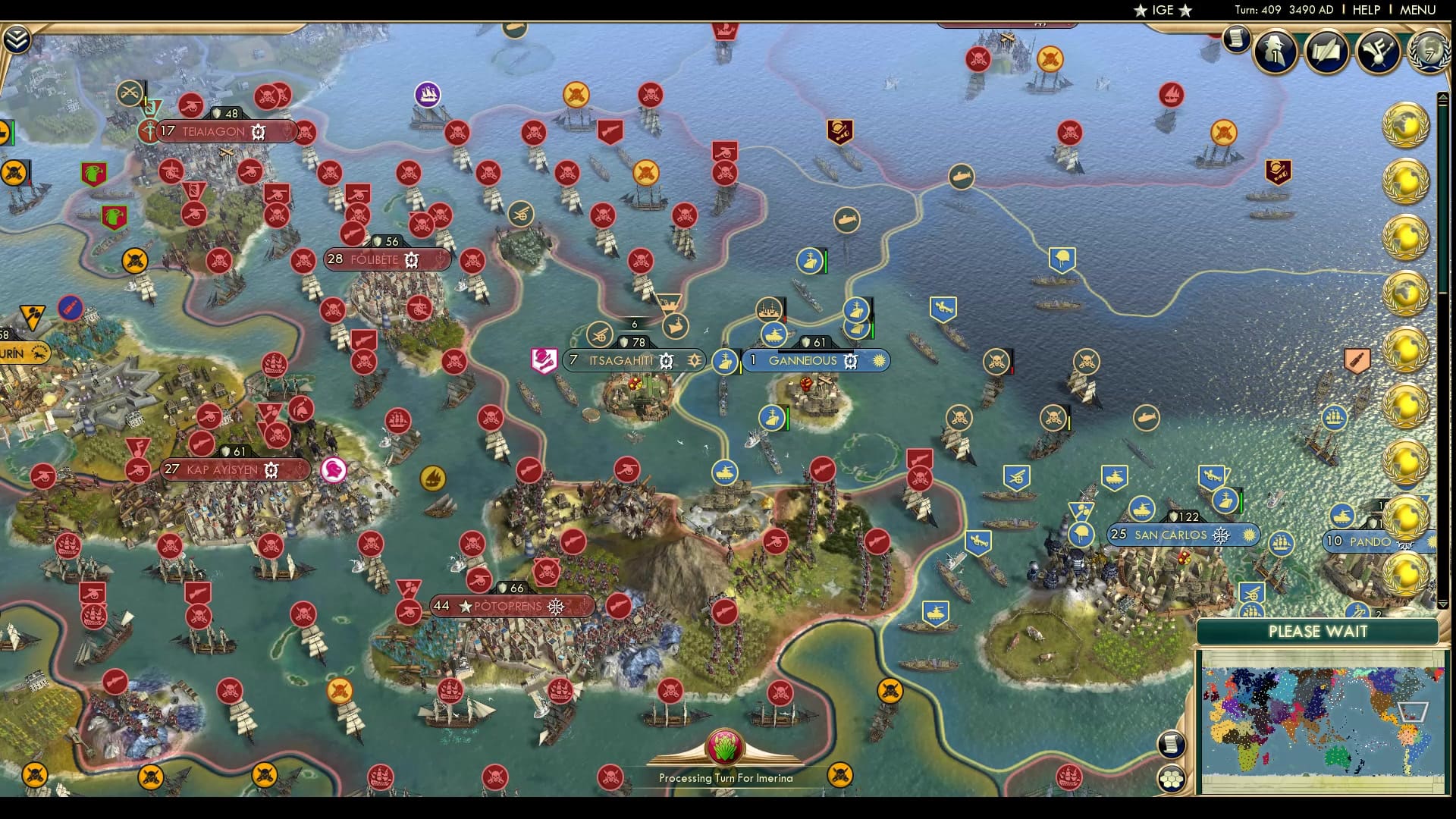Toggle Strategic View with the hex-grid icon
The width and height of the screenshot is (1456, 819).
(x=1172, y=779)
